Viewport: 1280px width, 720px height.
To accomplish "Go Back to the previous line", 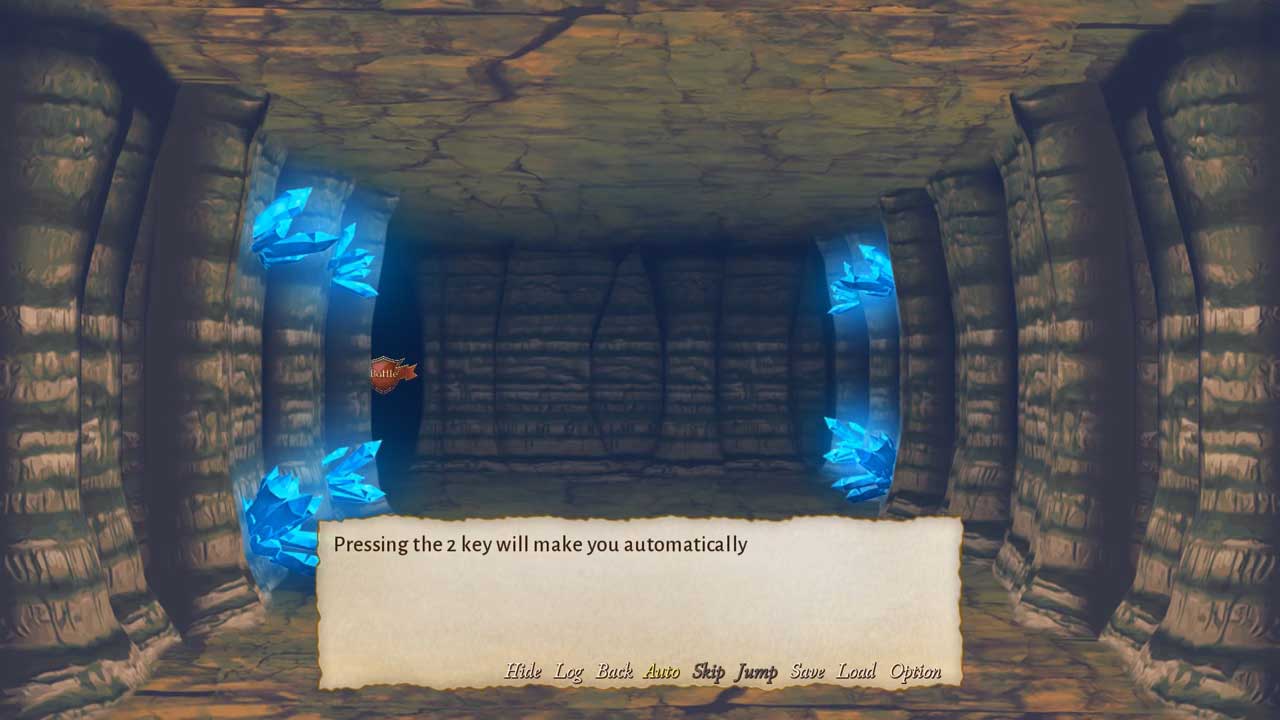I will click(x=614, y=672).
